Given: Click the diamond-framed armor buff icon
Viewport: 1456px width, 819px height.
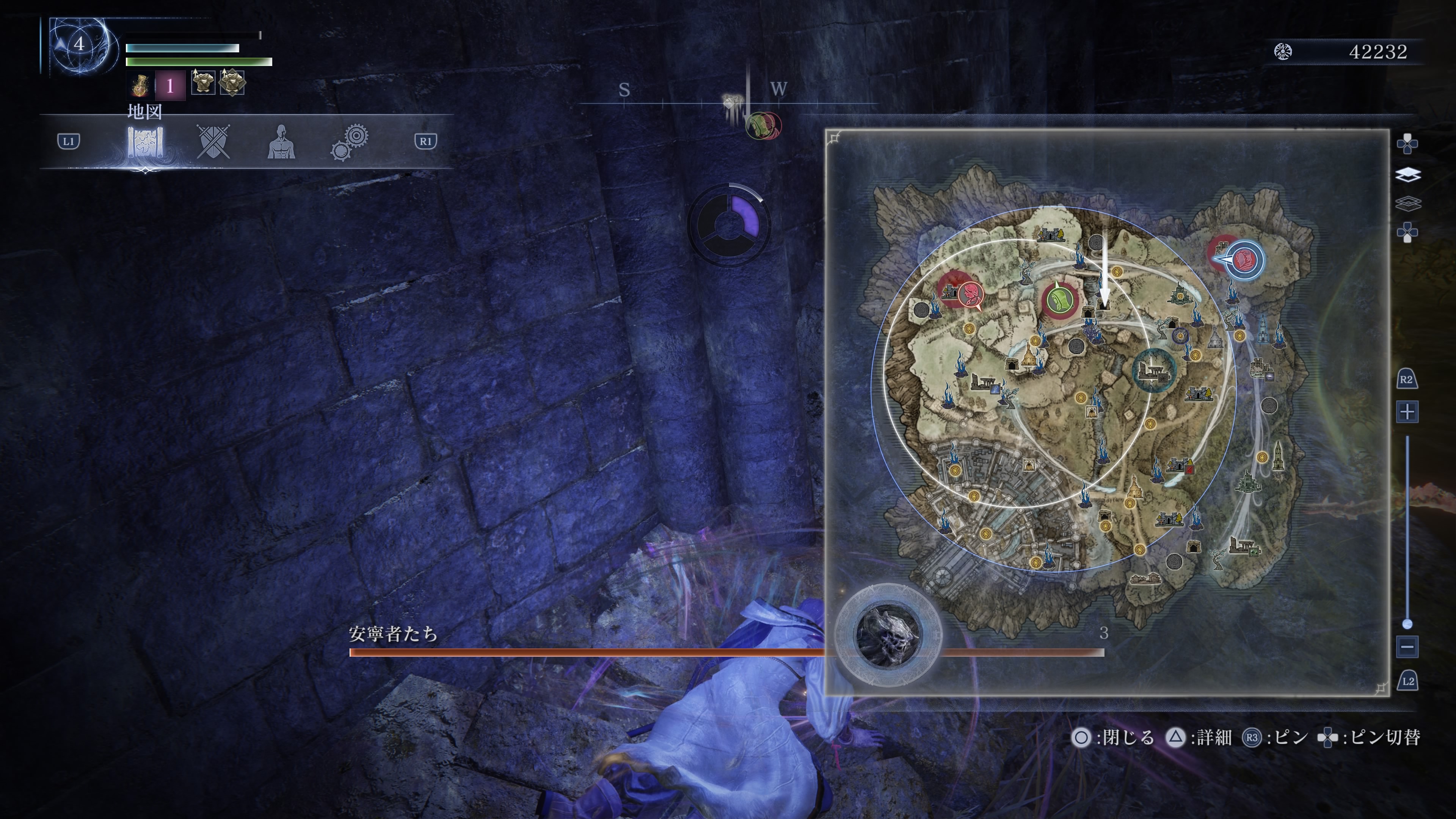Looking at the screenshot, I should (x=232, y=83).
